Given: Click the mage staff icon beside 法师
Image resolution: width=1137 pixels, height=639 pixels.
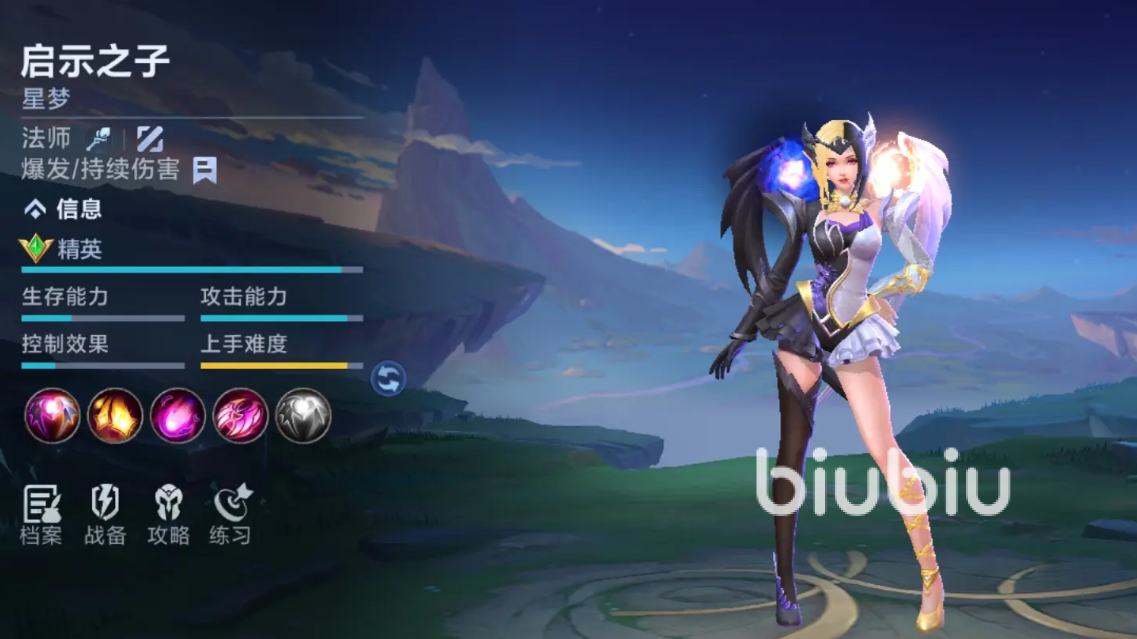Looking at the screenshot, I should (98, 138).
